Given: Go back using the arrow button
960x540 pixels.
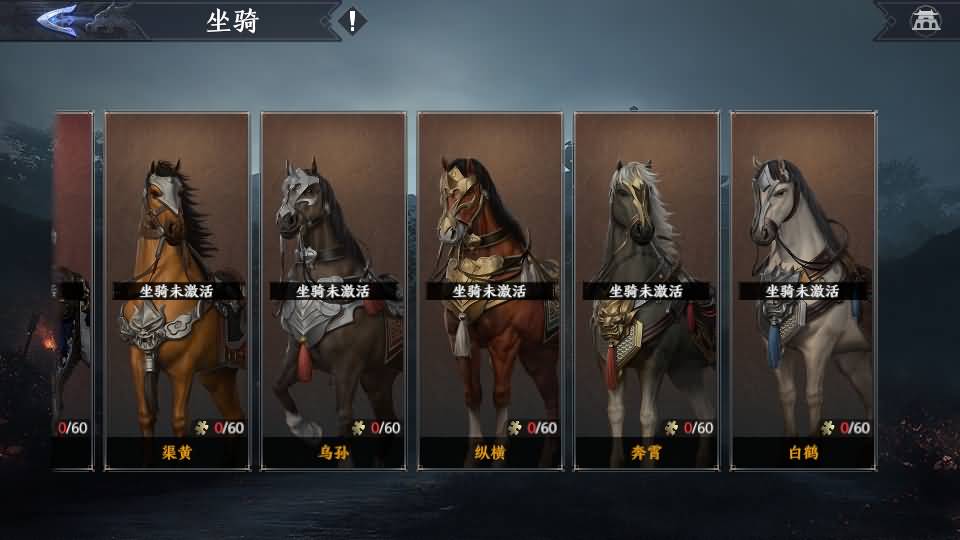Looking at the screenshot, I should 58,20.
